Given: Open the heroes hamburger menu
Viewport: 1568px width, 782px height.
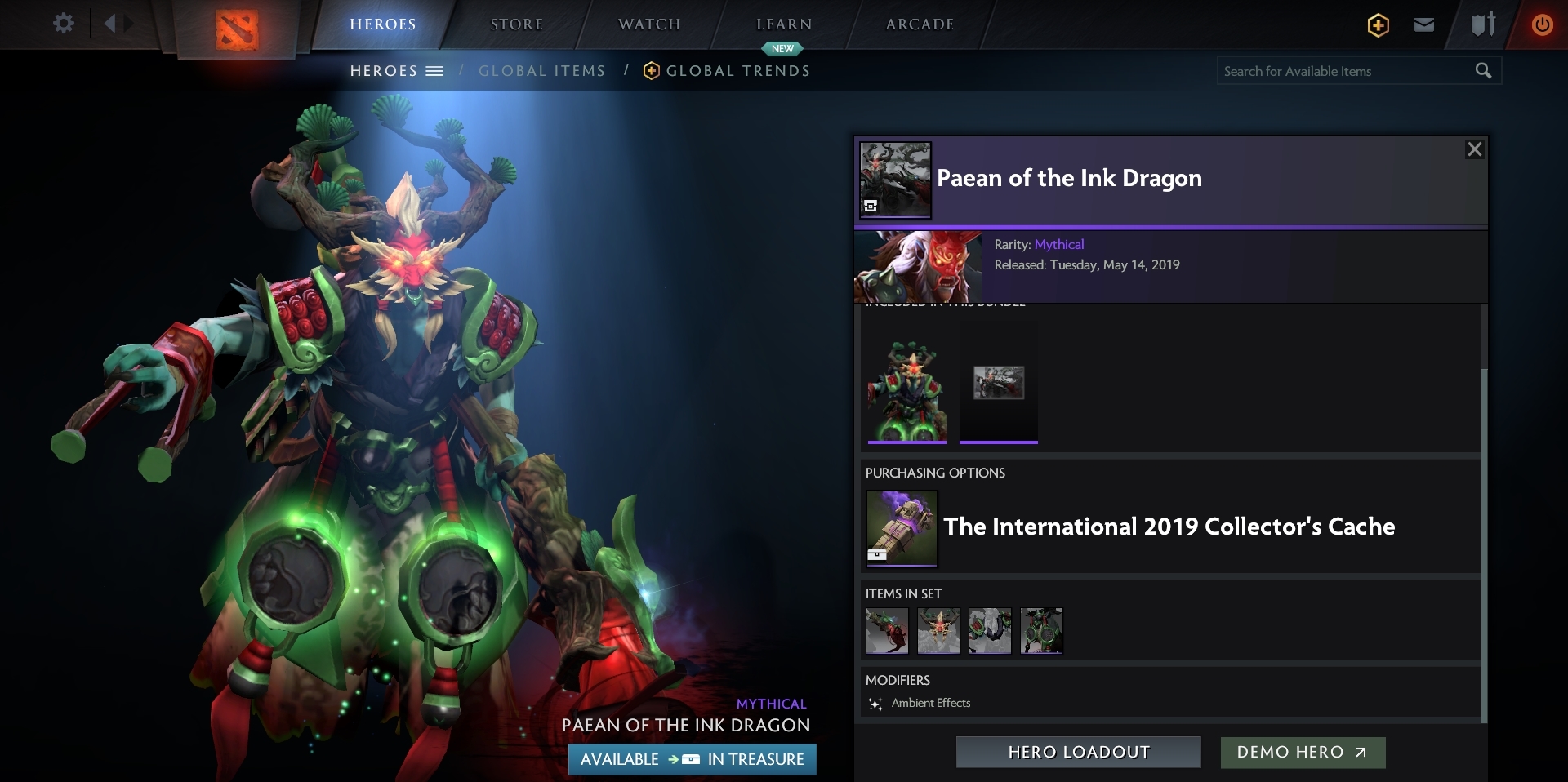Looking at the screenshot, I should pyautogui.click(x=435, y=71).
